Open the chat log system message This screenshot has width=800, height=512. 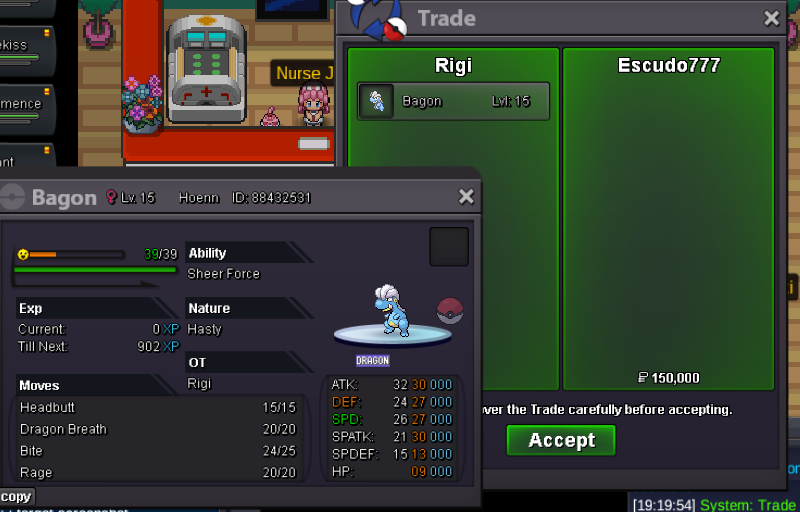713,504
